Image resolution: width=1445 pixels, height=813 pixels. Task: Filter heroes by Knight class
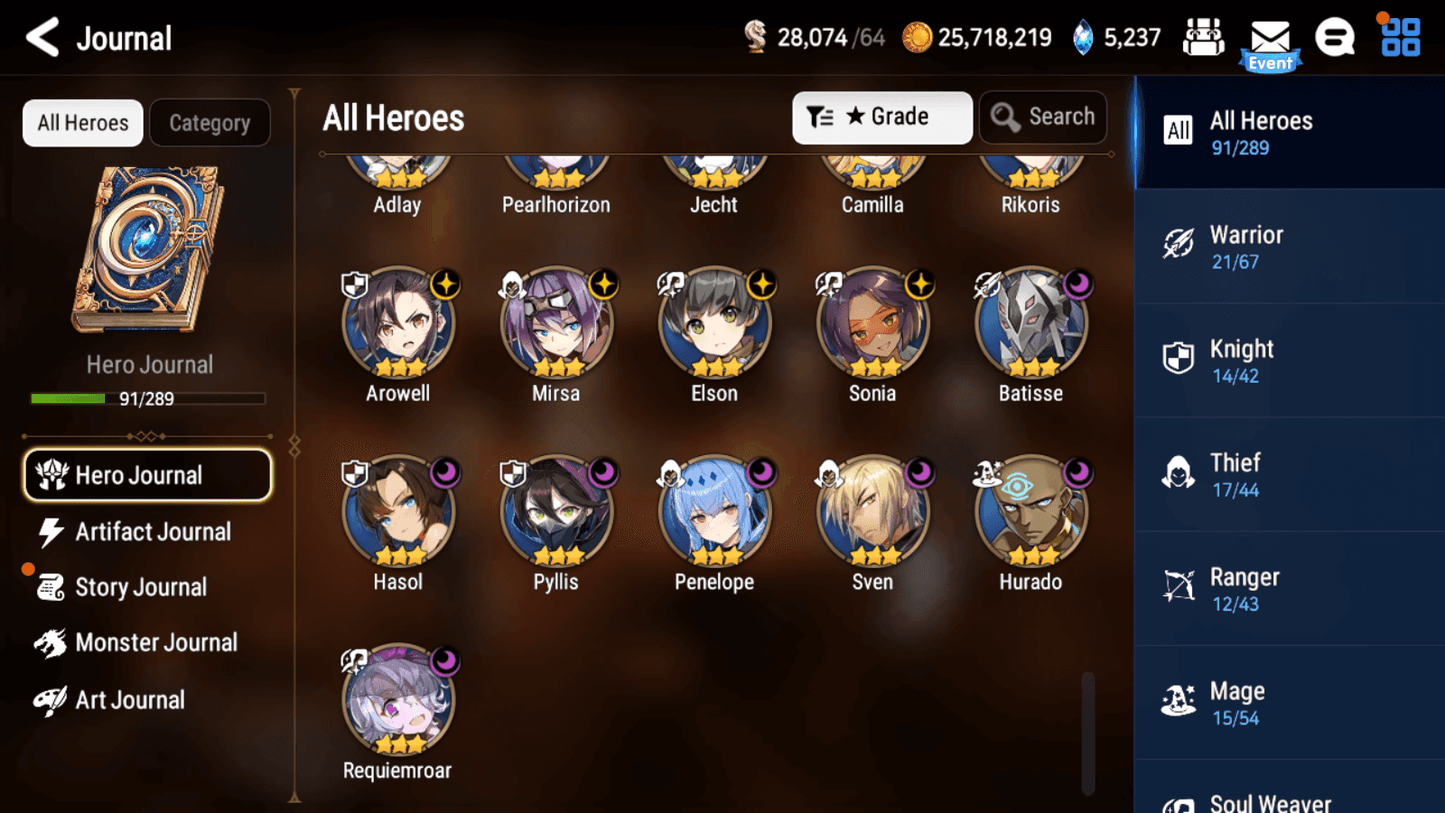pos(1289,361)
